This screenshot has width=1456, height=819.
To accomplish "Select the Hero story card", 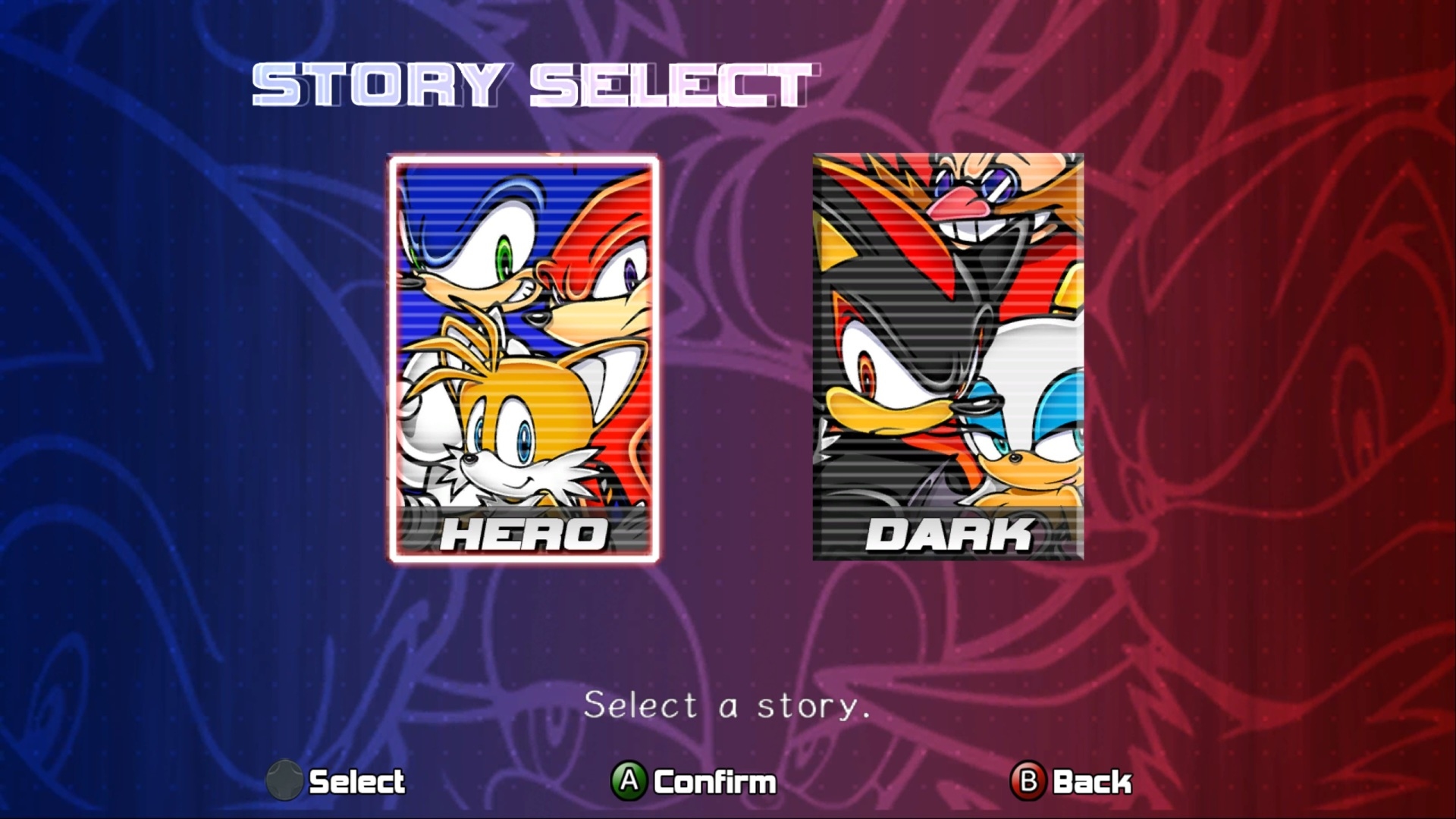I will pyautogui.click(x=523, y=358).
